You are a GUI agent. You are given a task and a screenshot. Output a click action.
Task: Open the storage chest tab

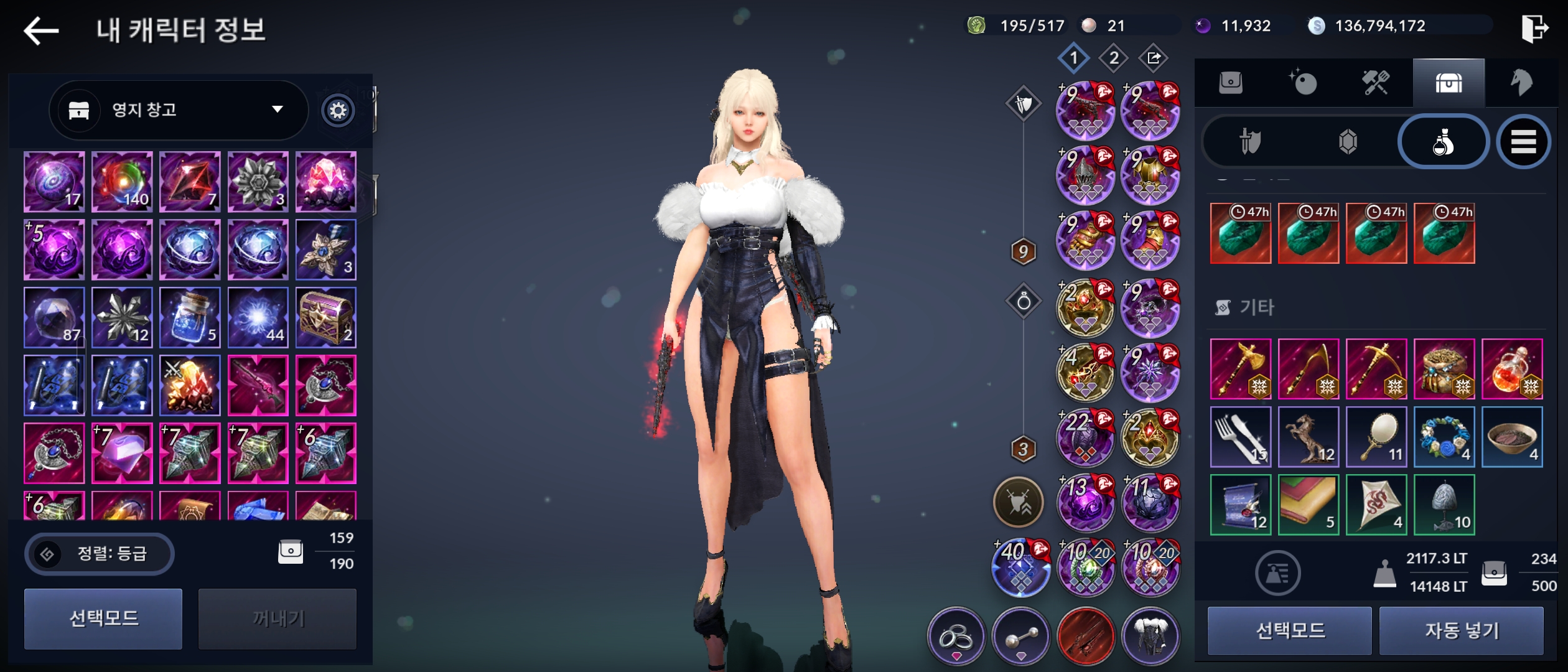(x=1449, y=83)
